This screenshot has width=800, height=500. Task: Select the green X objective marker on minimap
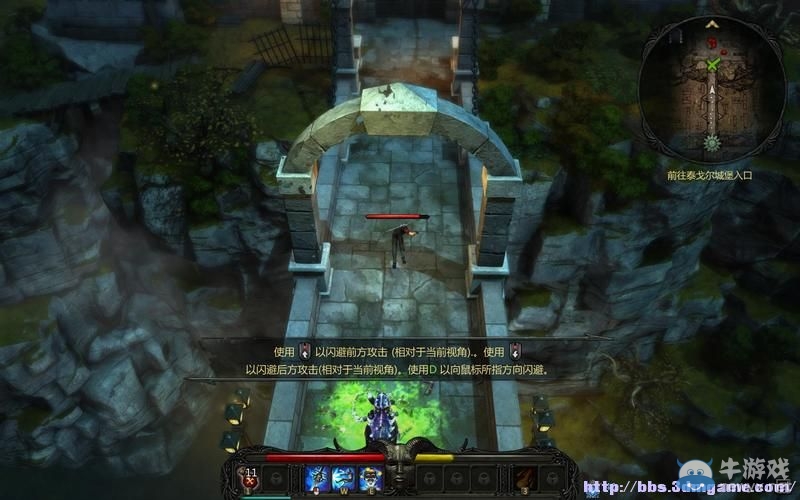(x=713, y=65)
